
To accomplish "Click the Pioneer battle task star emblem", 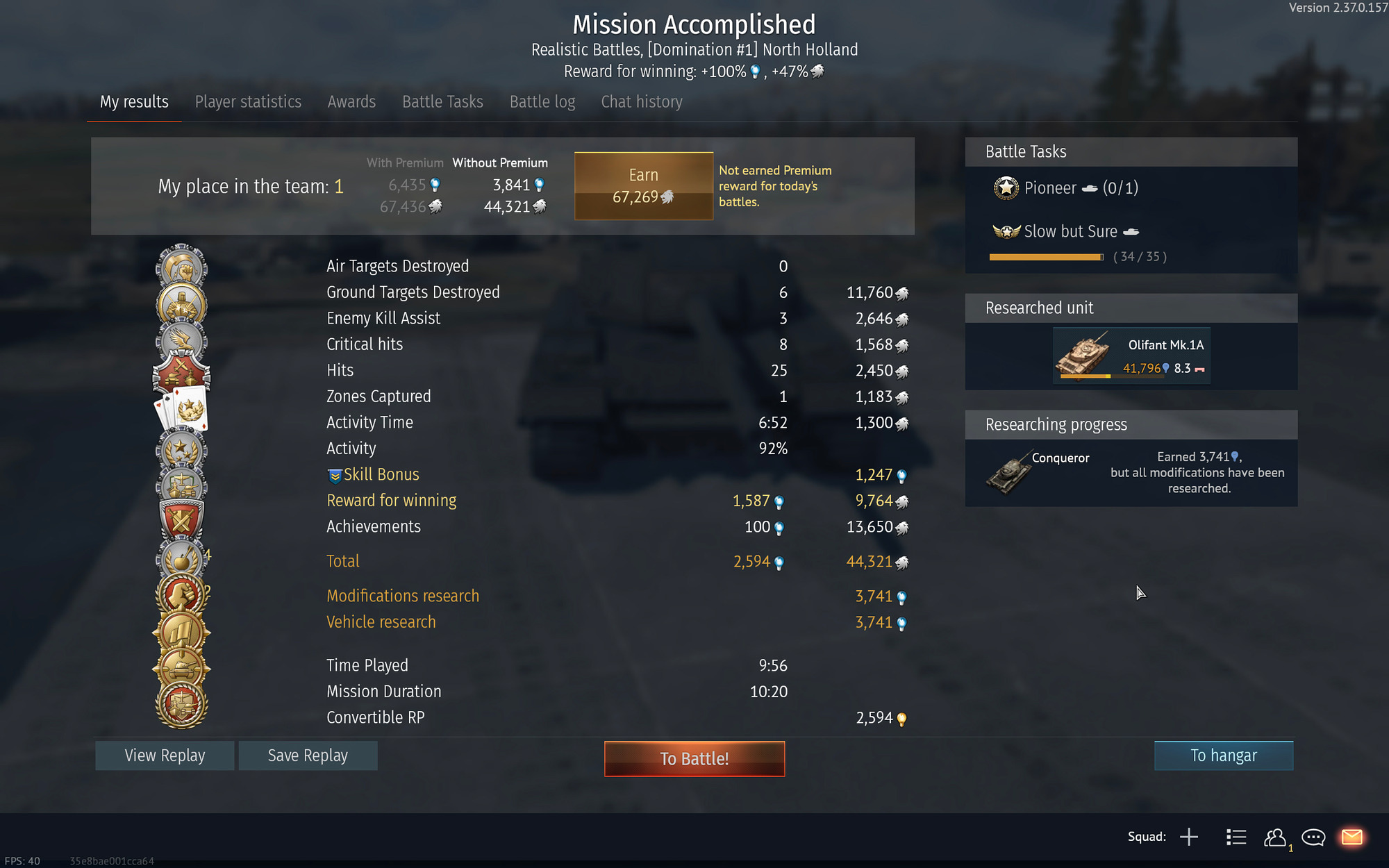I will tap(1006, 187).
